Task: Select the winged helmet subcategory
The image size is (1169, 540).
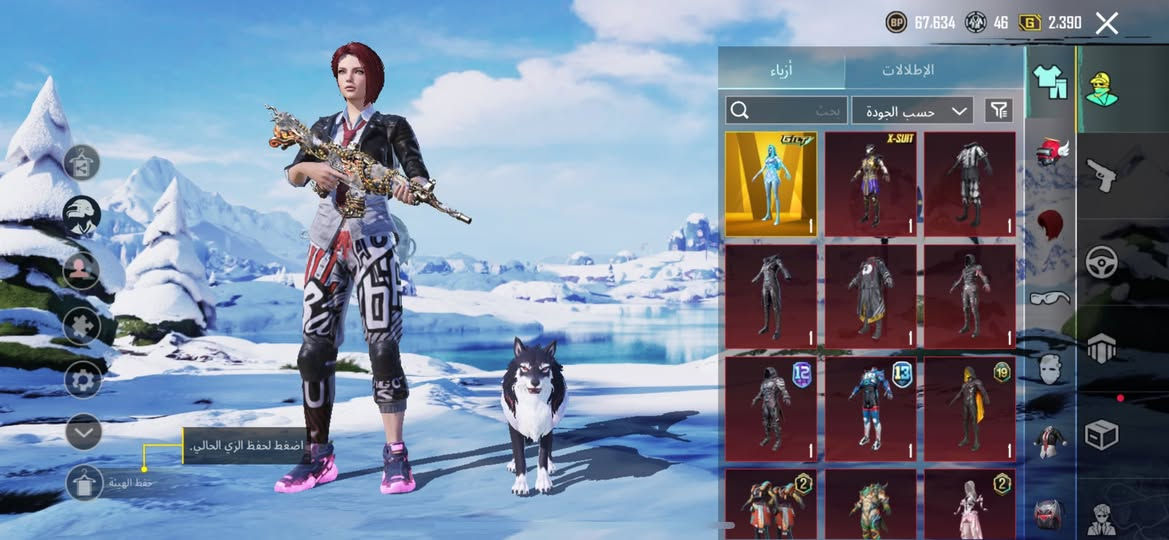Action: (1049, 153)
